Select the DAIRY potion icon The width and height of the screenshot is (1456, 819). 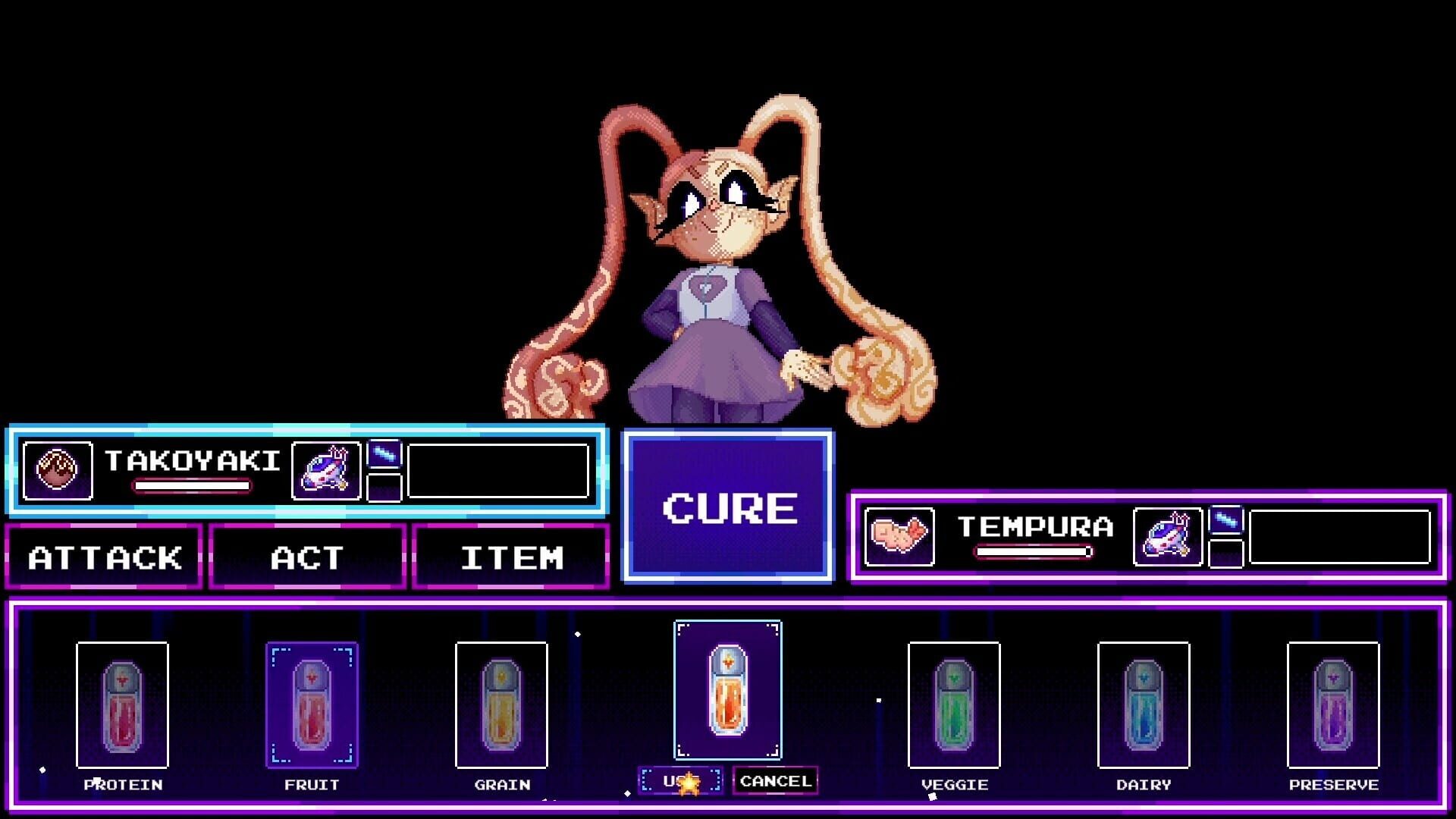(1144, 705)
